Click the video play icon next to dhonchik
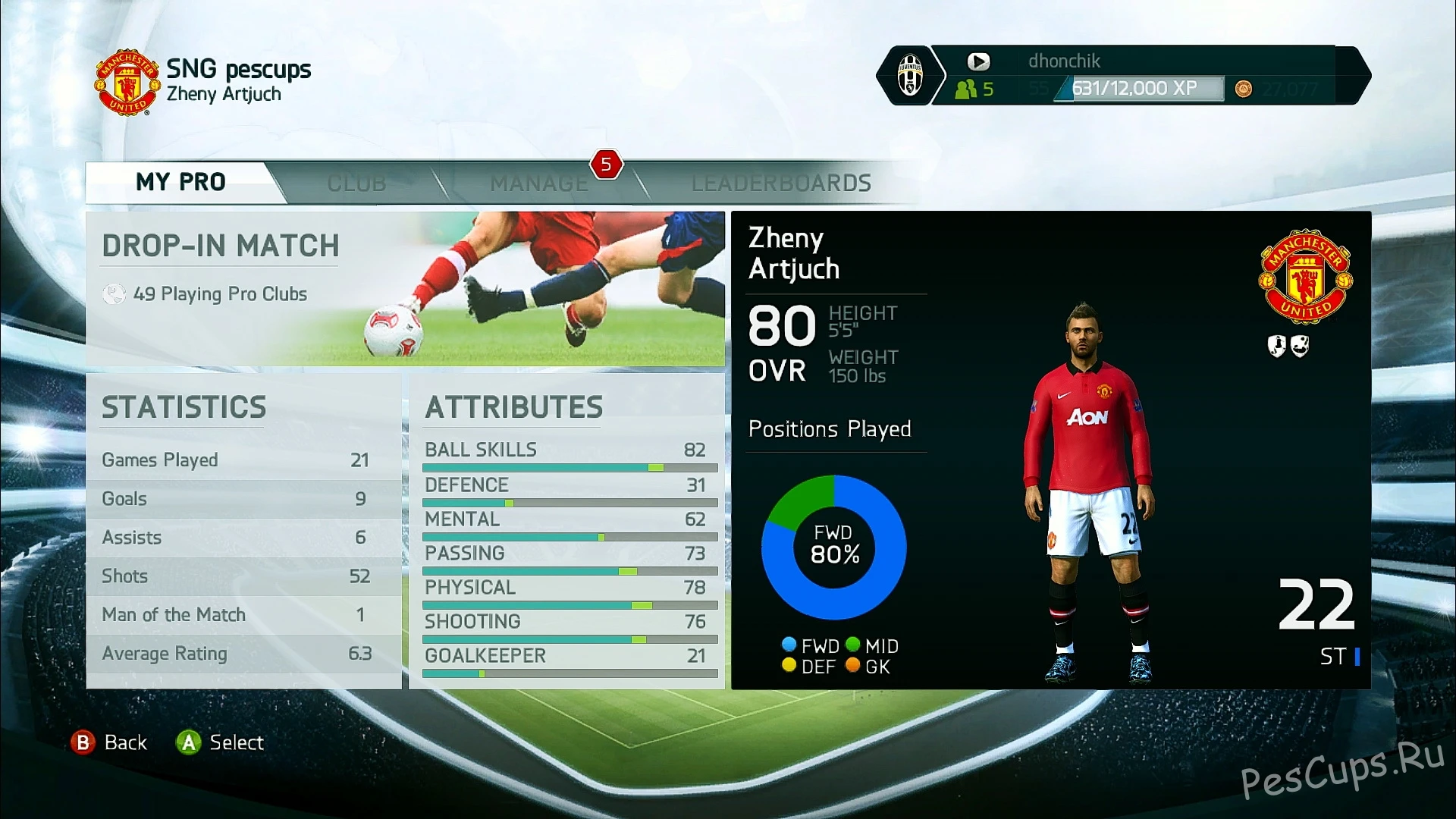The height and width of the screenshot is (819, 1456). [x=979, y=61]
